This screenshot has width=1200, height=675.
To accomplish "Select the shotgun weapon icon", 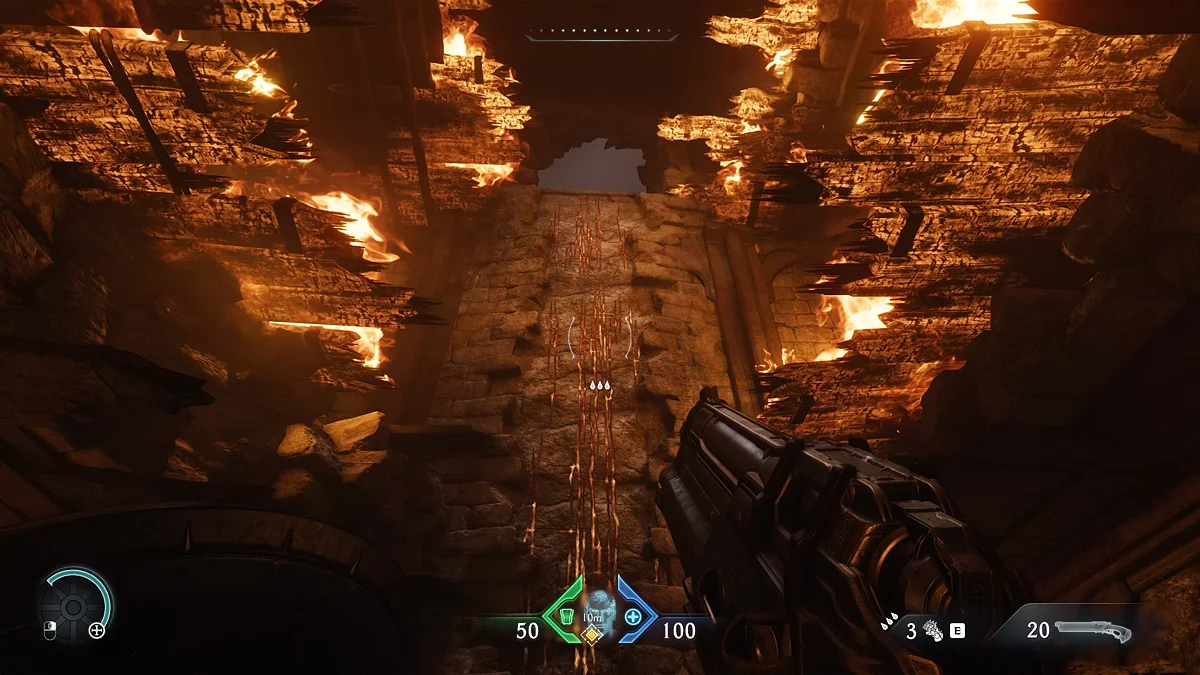I will [x=1094, y=631].
